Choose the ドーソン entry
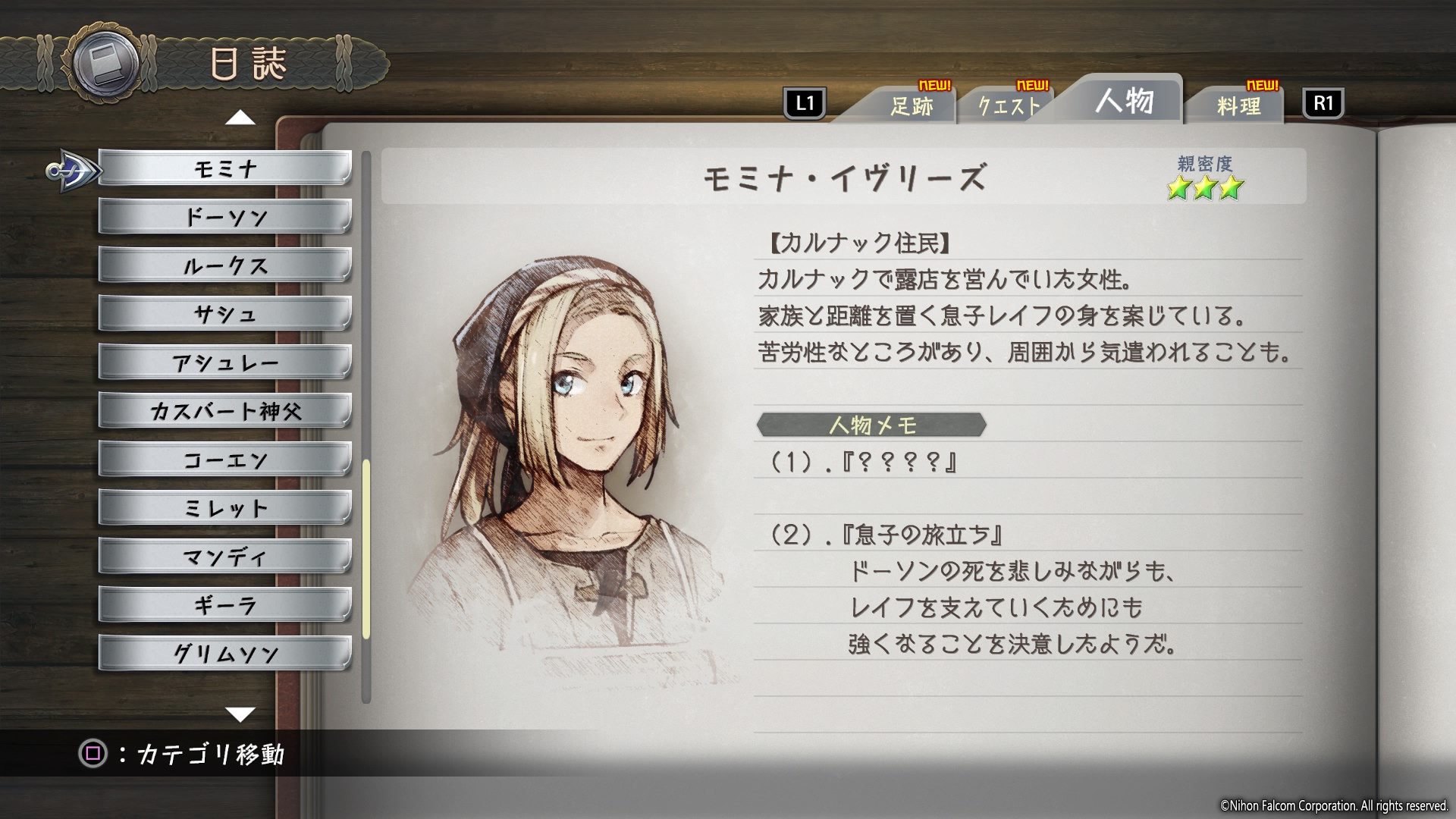The height and width of the screenshot is (819, 1456). pos(224,217)
